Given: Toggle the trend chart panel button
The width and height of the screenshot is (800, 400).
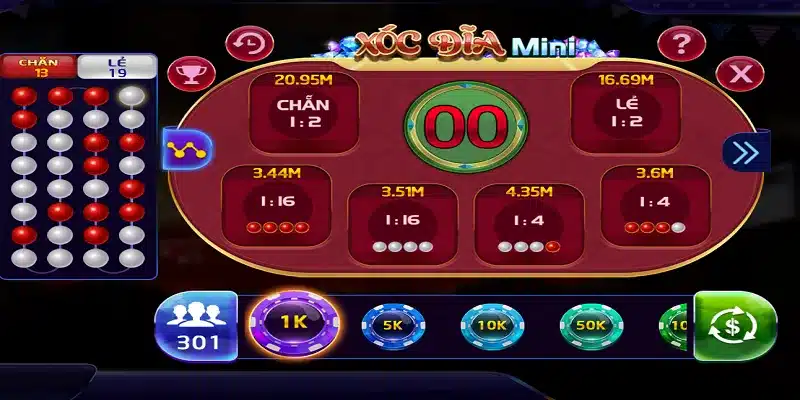Looking at the screenshot, I should point(186,151).
